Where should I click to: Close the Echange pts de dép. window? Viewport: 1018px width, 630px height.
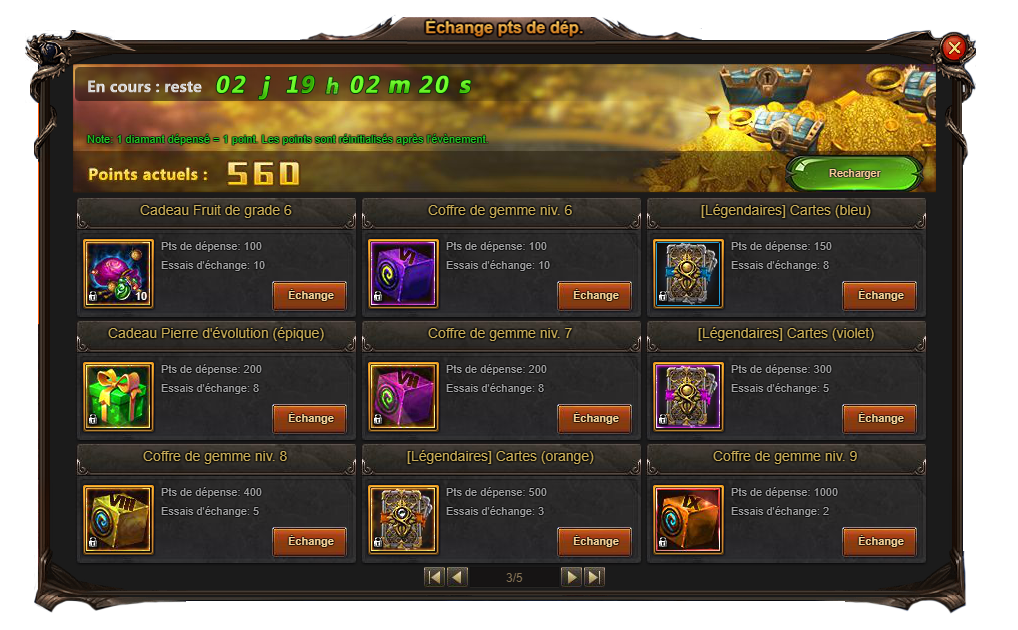954,47
